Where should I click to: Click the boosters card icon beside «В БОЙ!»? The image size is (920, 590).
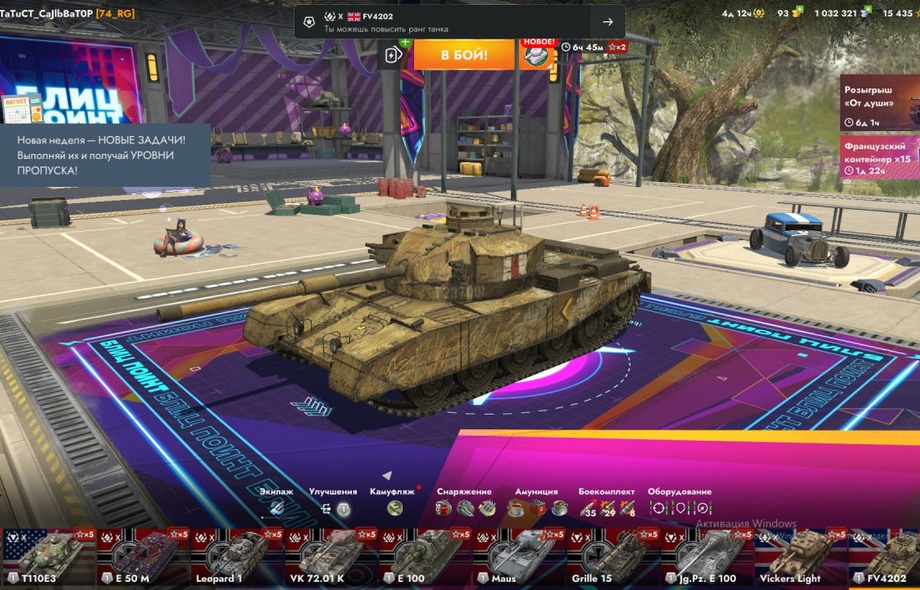tap(395, 54)
